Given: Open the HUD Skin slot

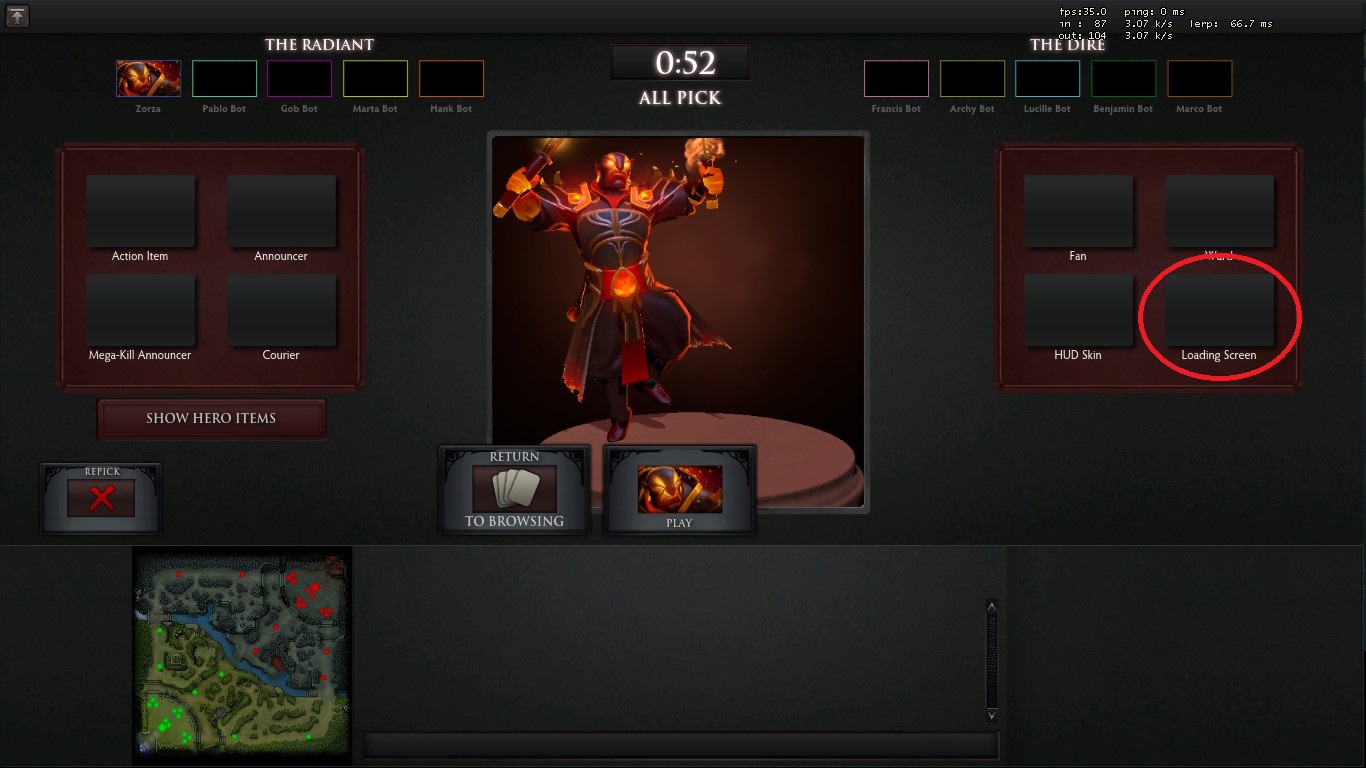Looking at the screenshot, I should coord(1078,310).
